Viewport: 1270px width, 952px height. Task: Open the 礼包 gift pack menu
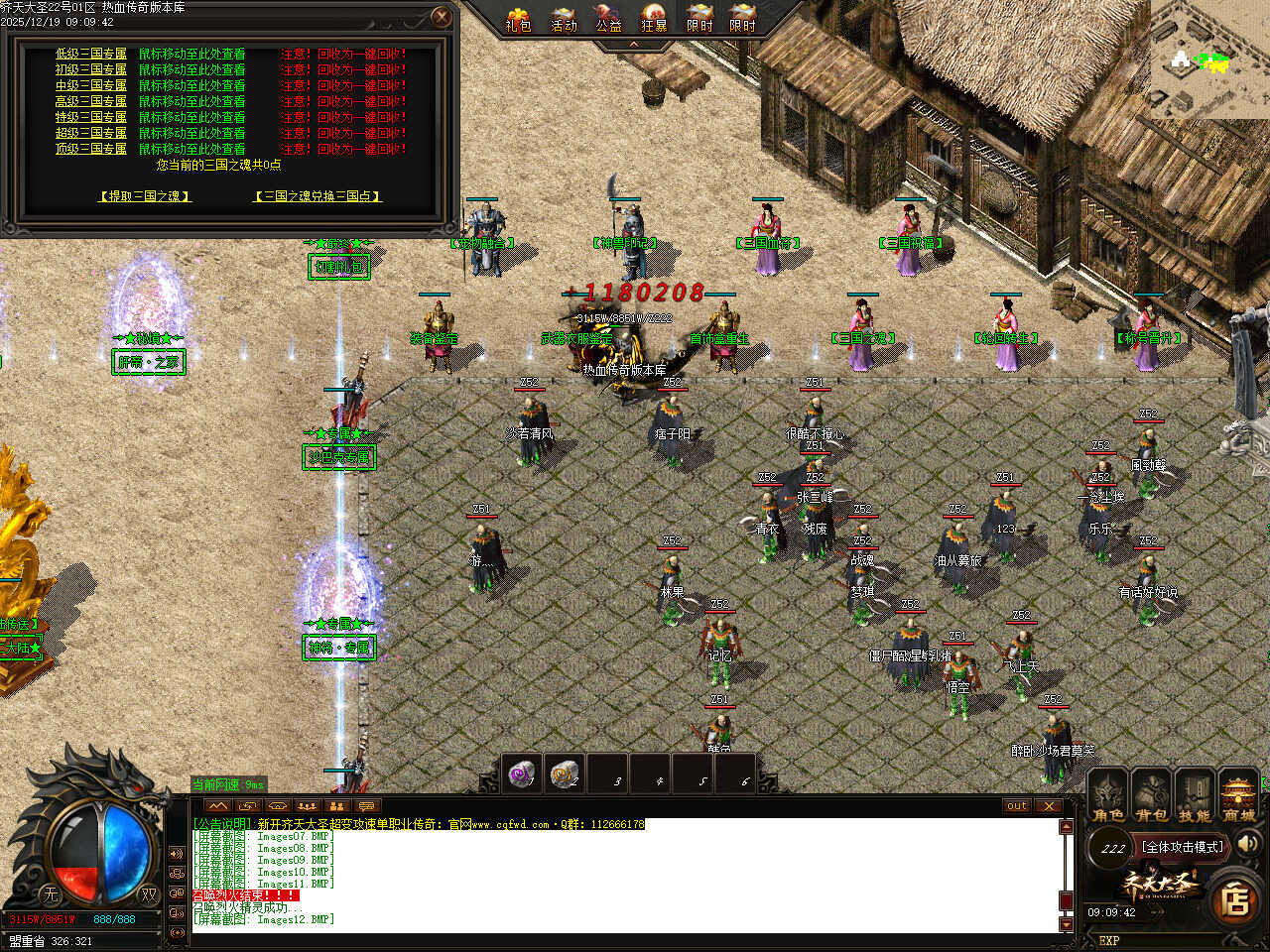[518, 18]
